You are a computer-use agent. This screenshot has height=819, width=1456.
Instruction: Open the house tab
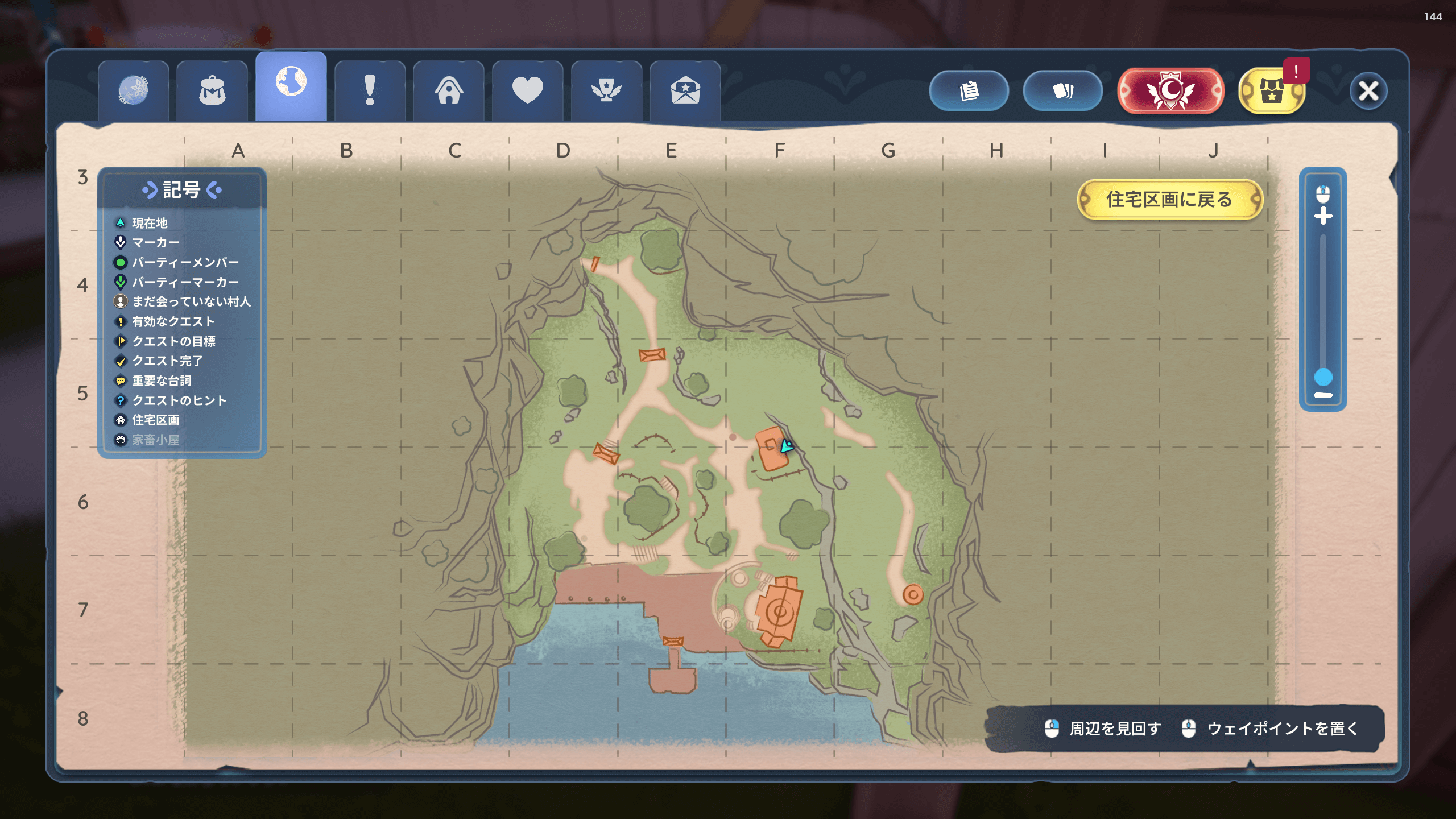449,91
